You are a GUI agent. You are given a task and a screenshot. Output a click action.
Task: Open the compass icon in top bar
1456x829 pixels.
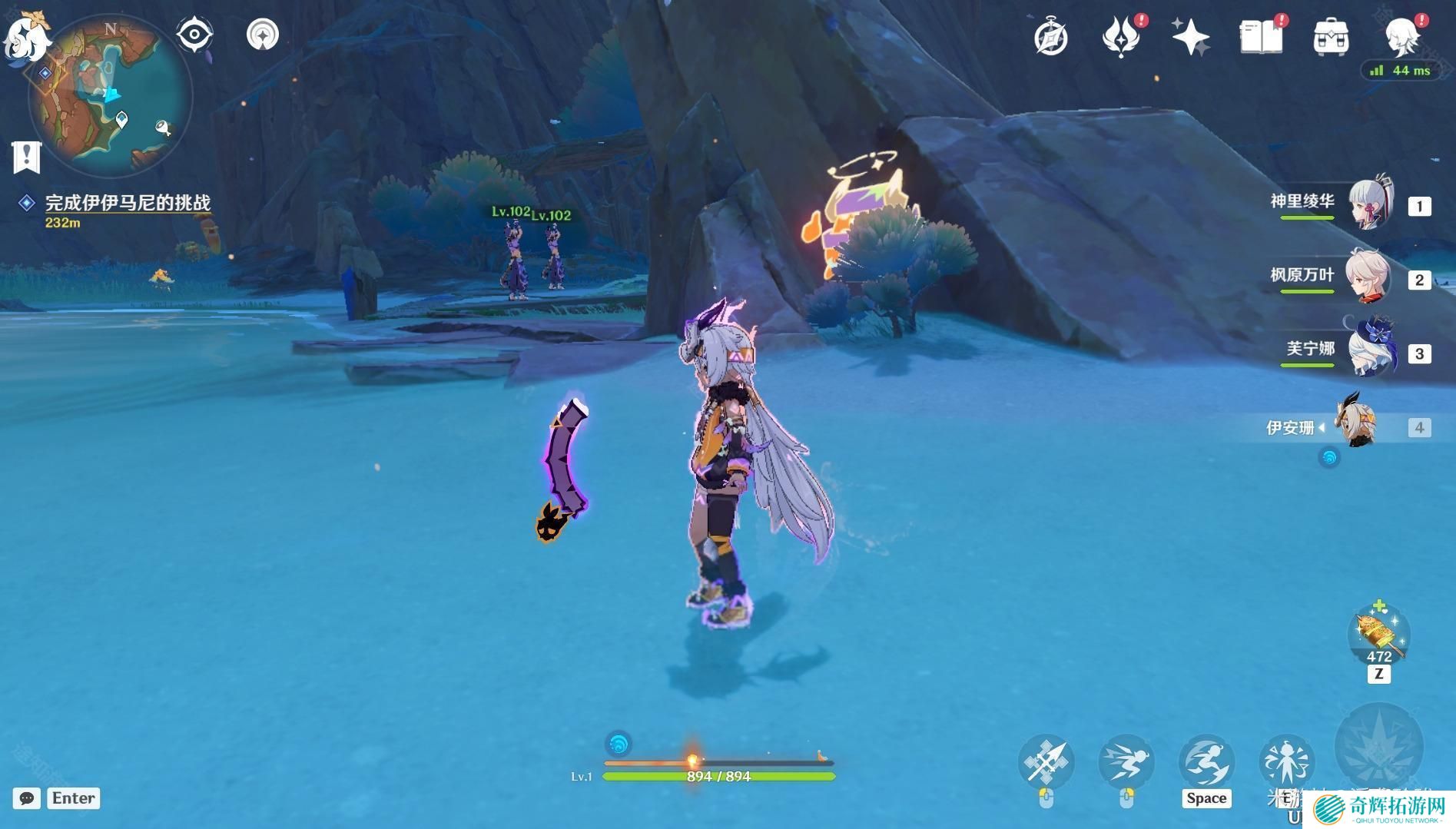pos(1050,38)
